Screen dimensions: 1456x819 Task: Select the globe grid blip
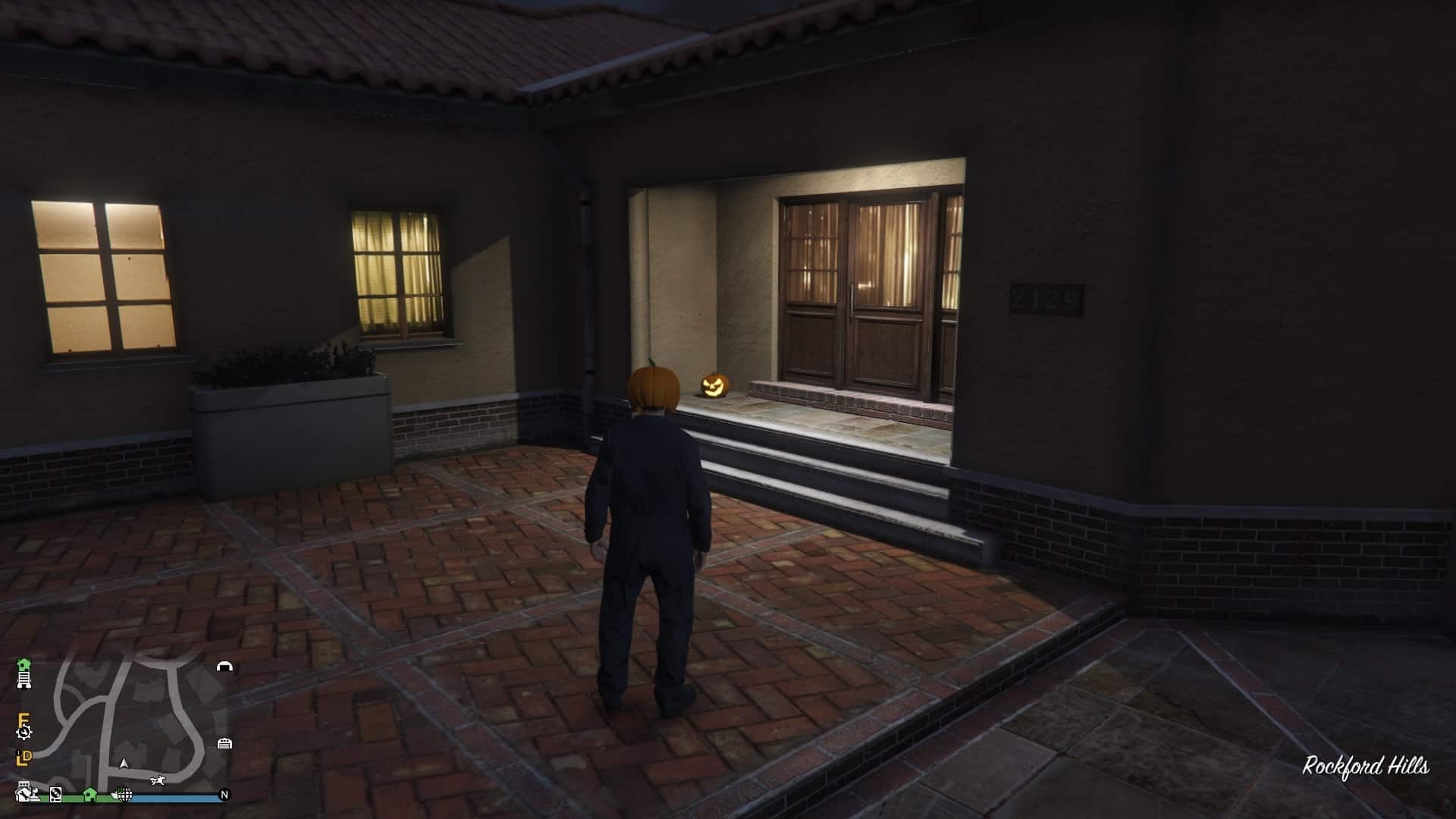point(125,795)
